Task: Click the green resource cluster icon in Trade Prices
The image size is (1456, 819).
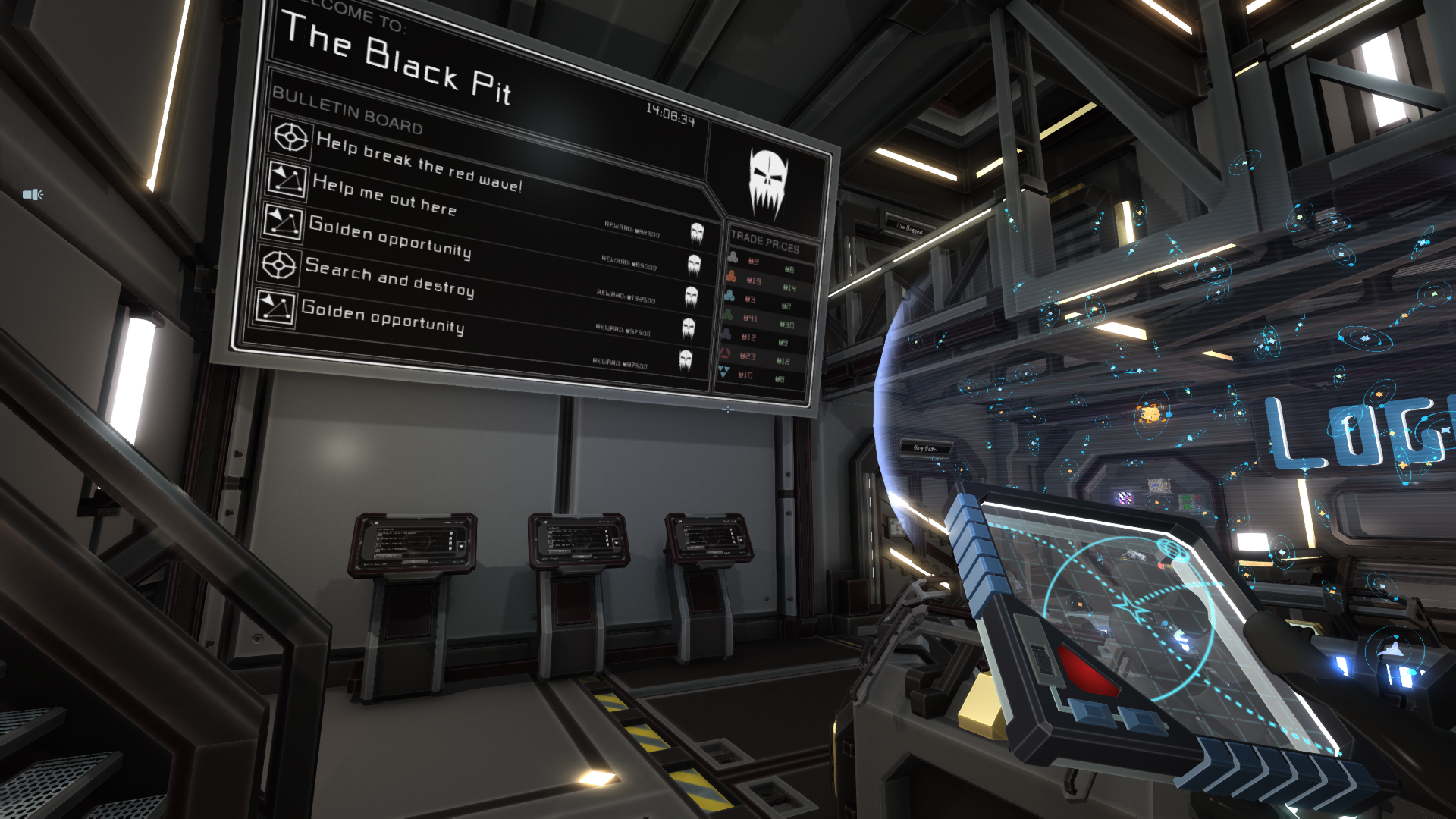Action: coord(729,315)
